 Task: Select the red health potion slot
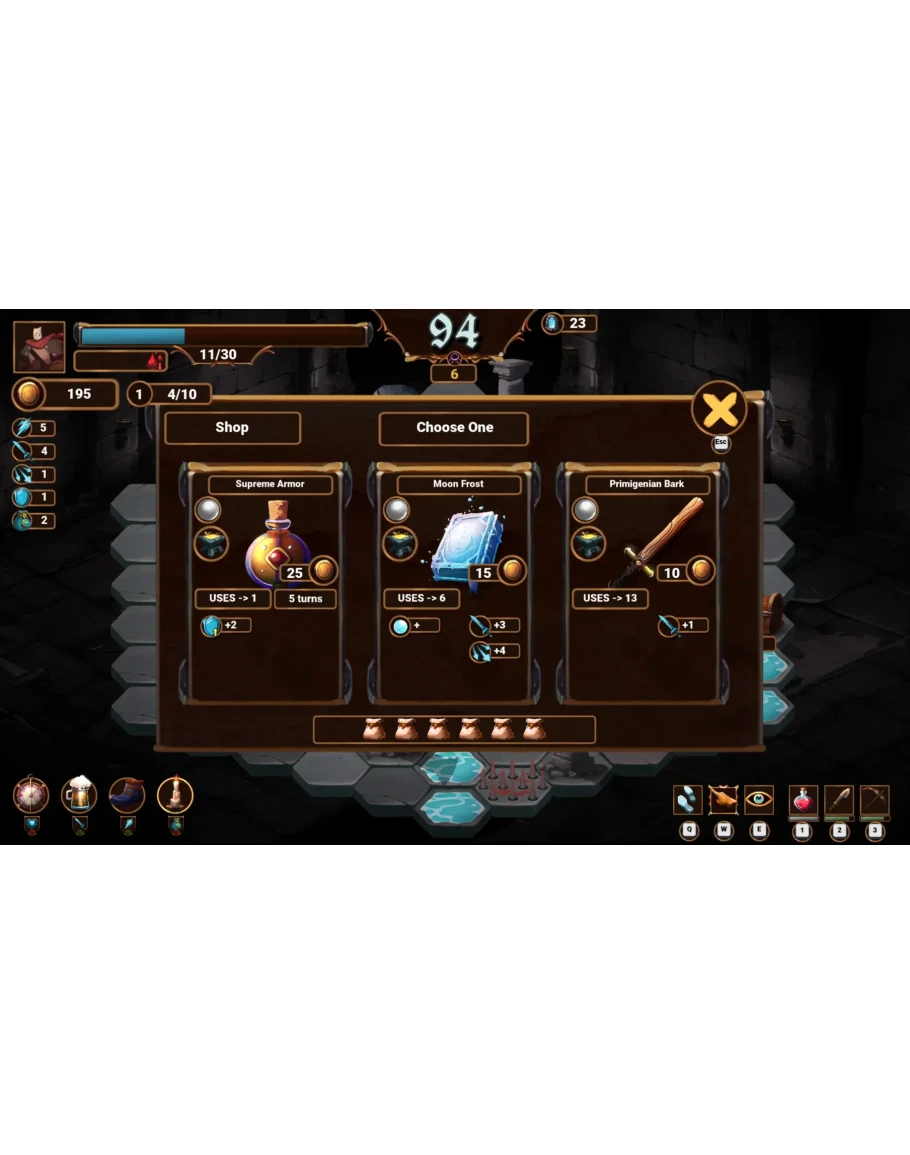(x=803, y=800)
